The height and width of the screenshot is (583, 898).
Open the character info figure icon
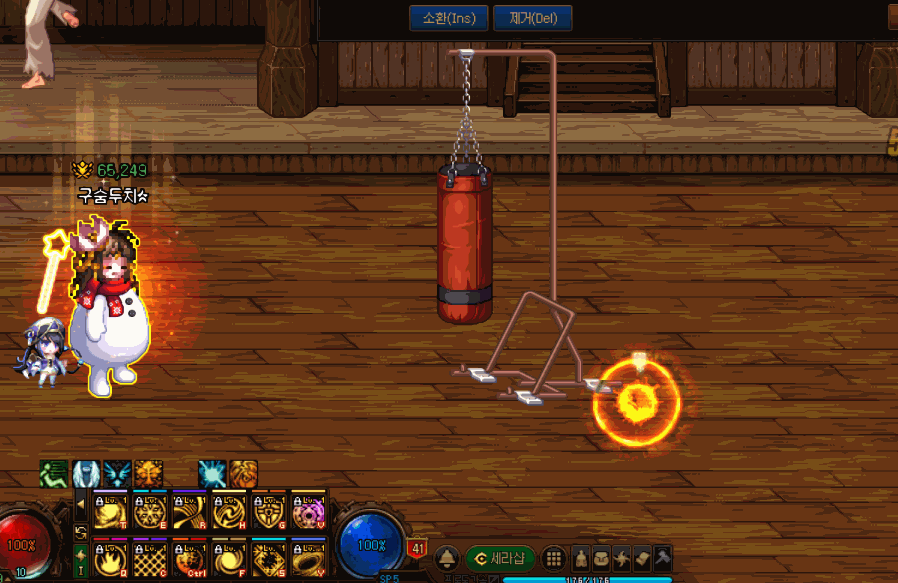pos(581,558)
